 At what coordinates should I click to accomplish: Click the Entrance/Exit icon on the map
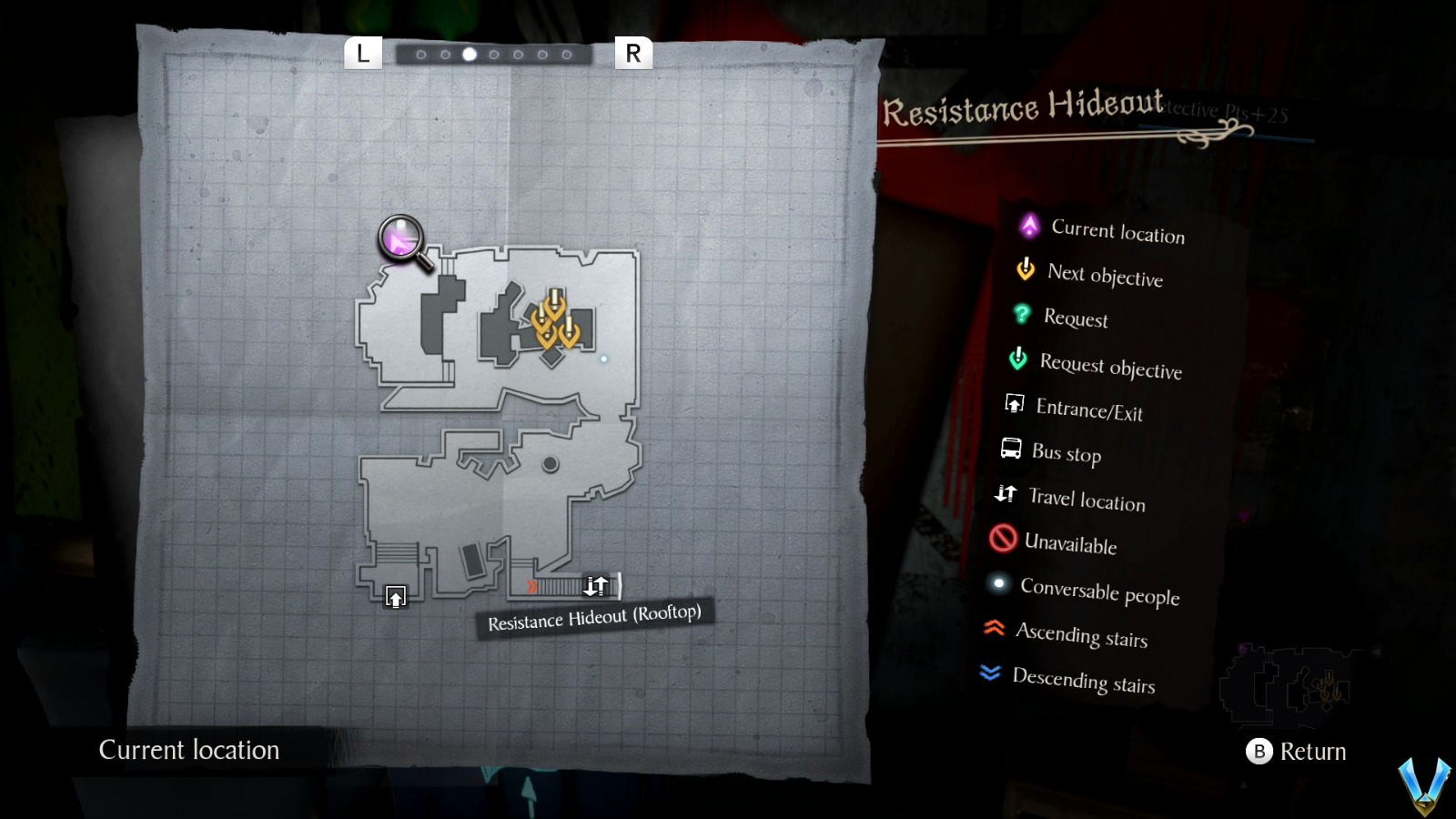click(x=396, y=598)
